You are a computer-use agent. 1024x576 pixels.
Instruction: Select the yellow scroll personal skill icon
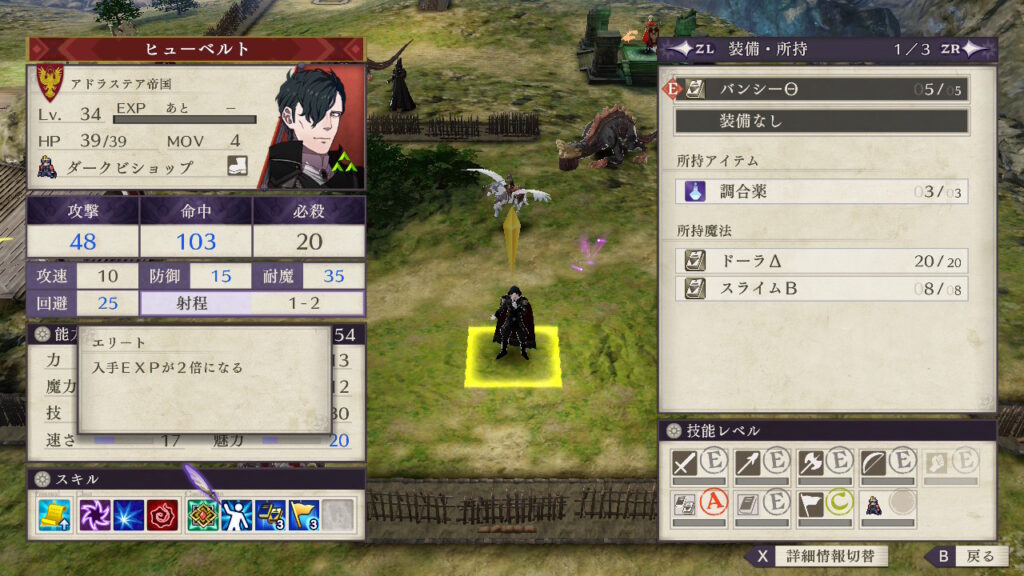pos(54,515)
